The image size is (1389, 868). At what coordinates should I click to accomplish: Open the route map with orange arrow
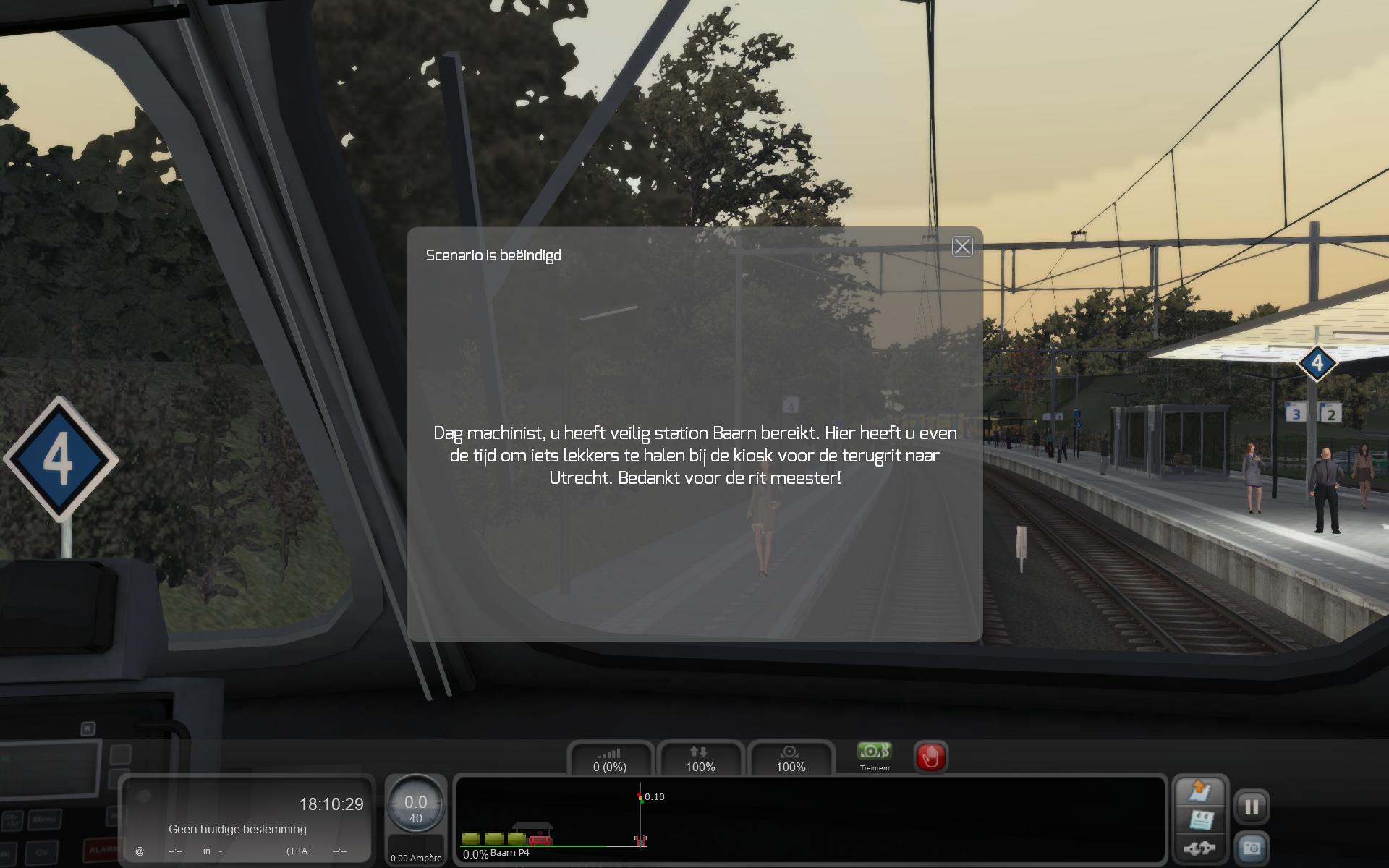pyautogui.click(x=1199, y=791)
